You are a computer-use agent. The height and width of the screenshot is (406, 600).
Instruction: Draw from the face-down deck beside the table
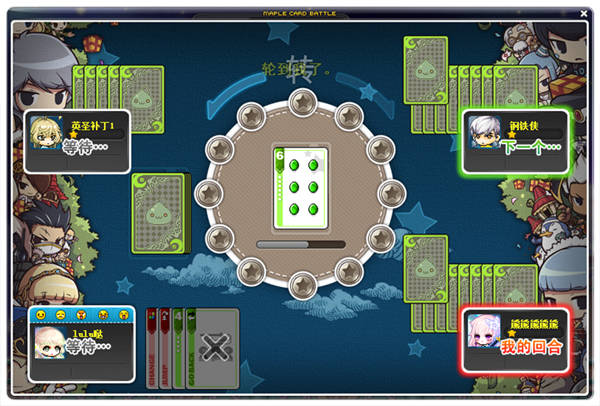click(159, 211)
